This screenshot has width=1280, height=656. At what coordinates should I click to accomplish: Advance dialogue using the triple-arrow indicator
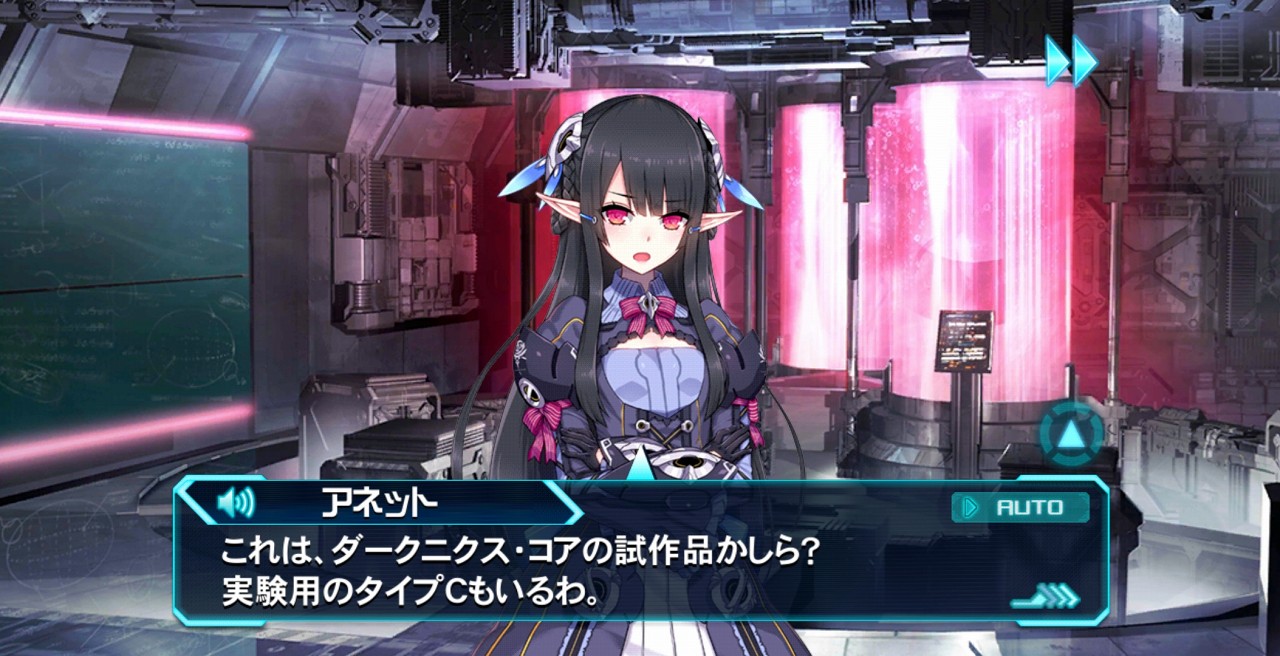click(1046, 598)
